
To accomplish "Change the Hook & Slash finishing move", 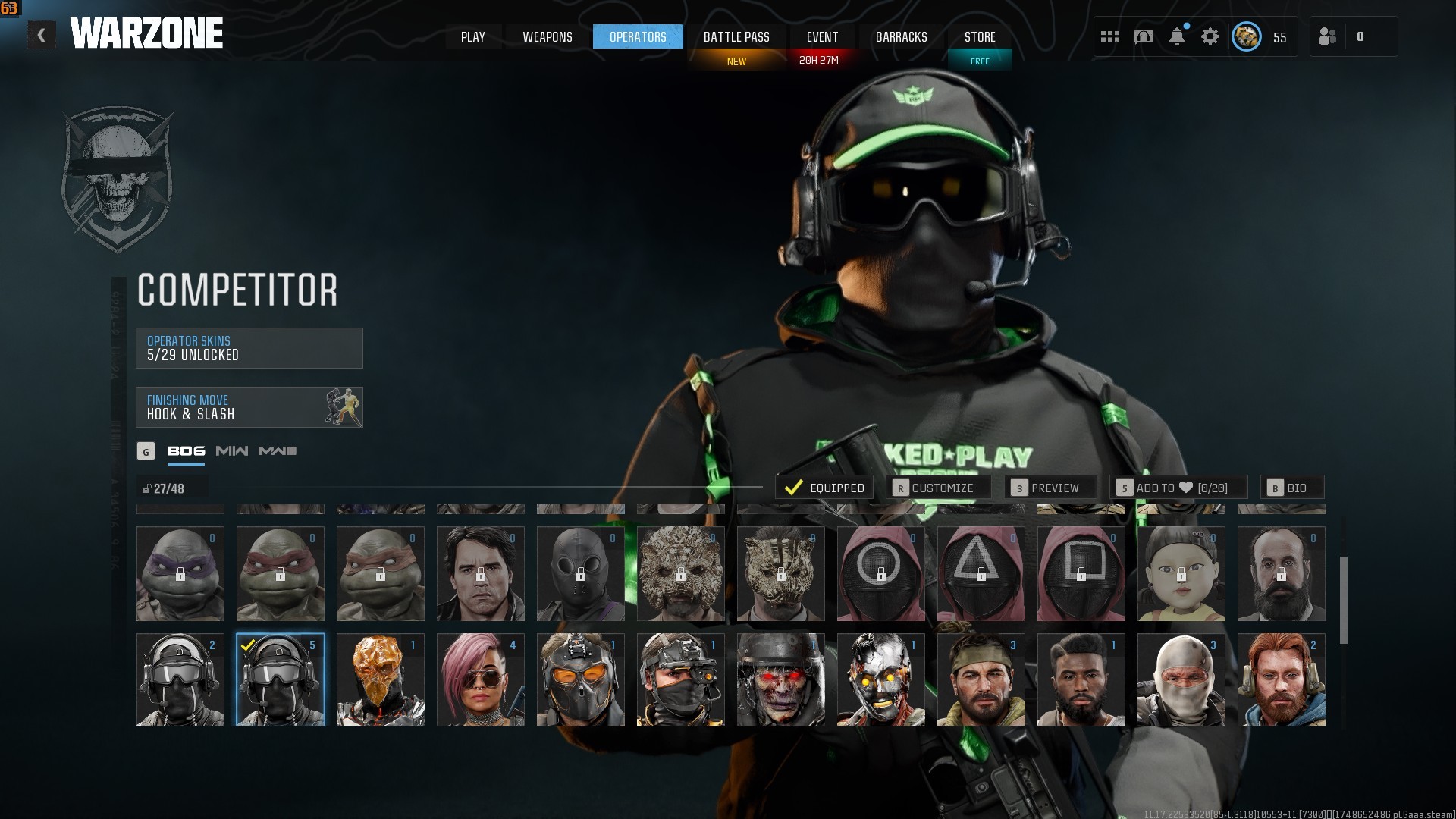I will pos(249,407).
